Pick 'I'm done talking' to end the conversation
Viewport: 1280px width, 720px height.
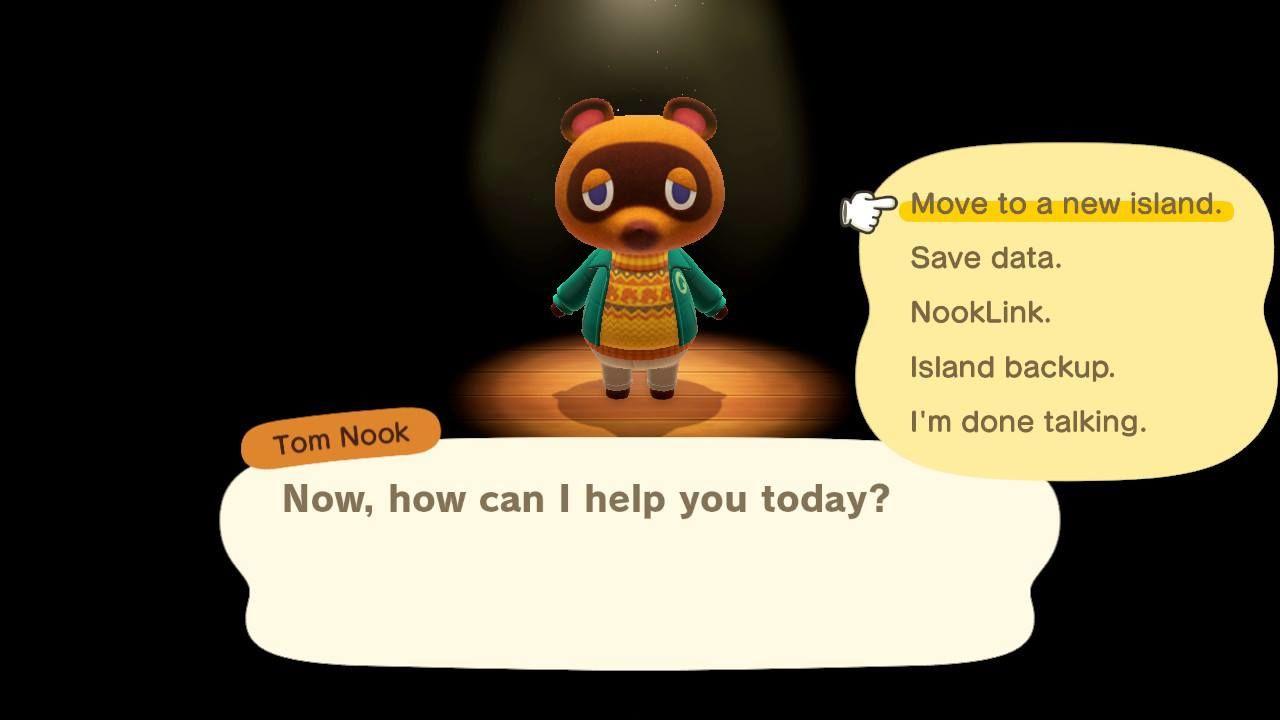pyautogui.click(x=1027, y=422)
